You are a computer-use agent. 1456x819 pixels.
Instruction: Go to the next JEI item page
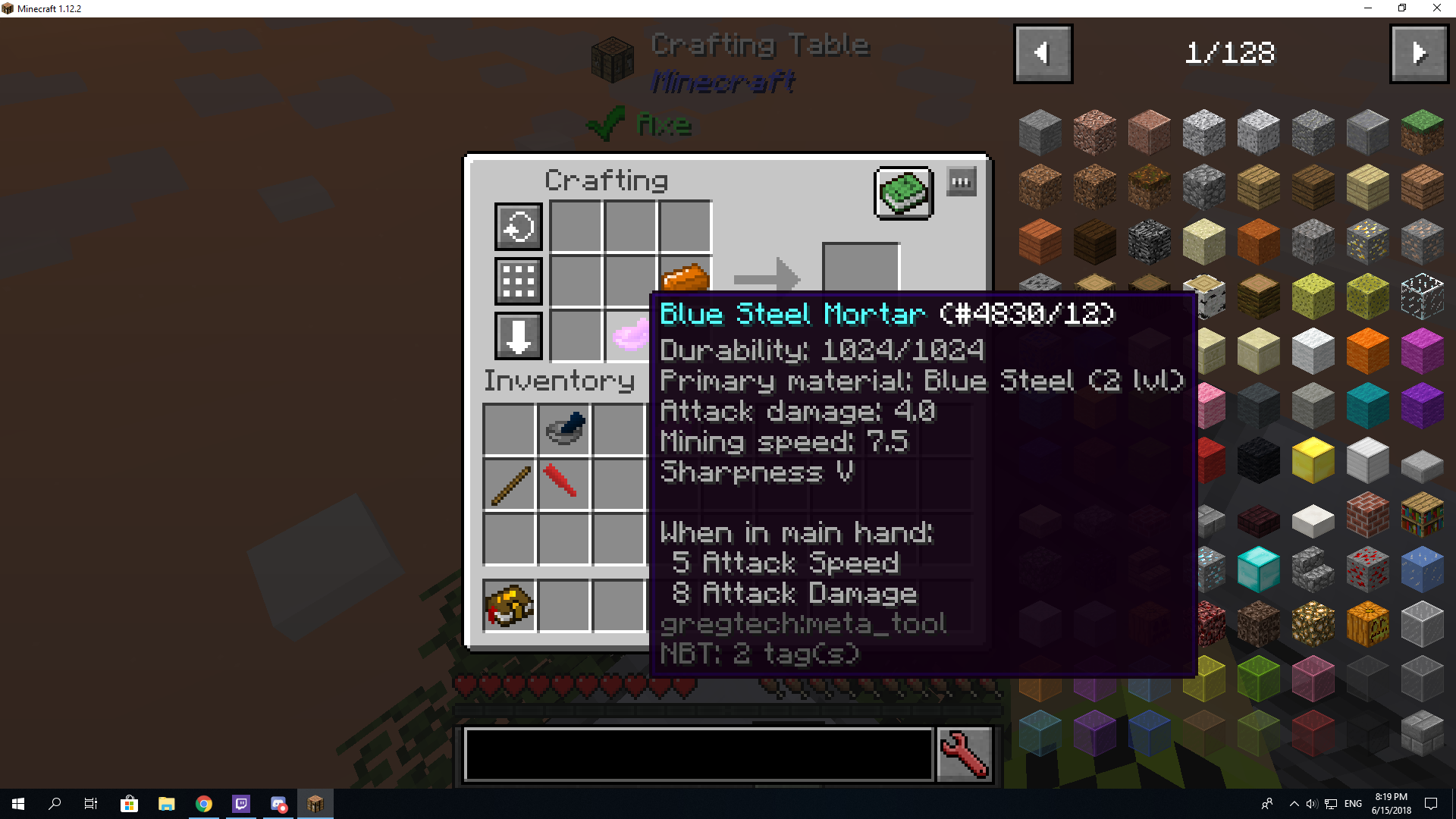1419,53
